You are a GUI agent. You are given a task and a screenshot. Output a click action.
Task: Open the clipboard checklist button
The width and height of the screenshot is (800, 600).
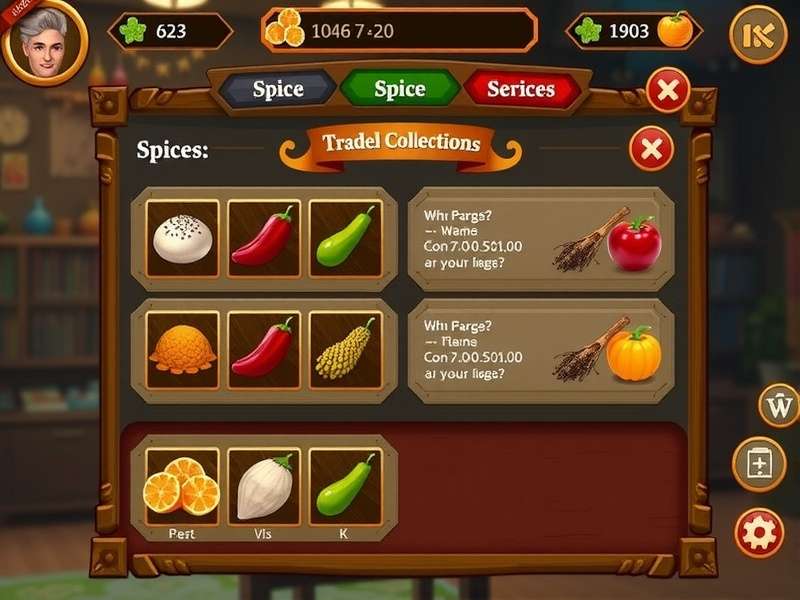[759, 464]
